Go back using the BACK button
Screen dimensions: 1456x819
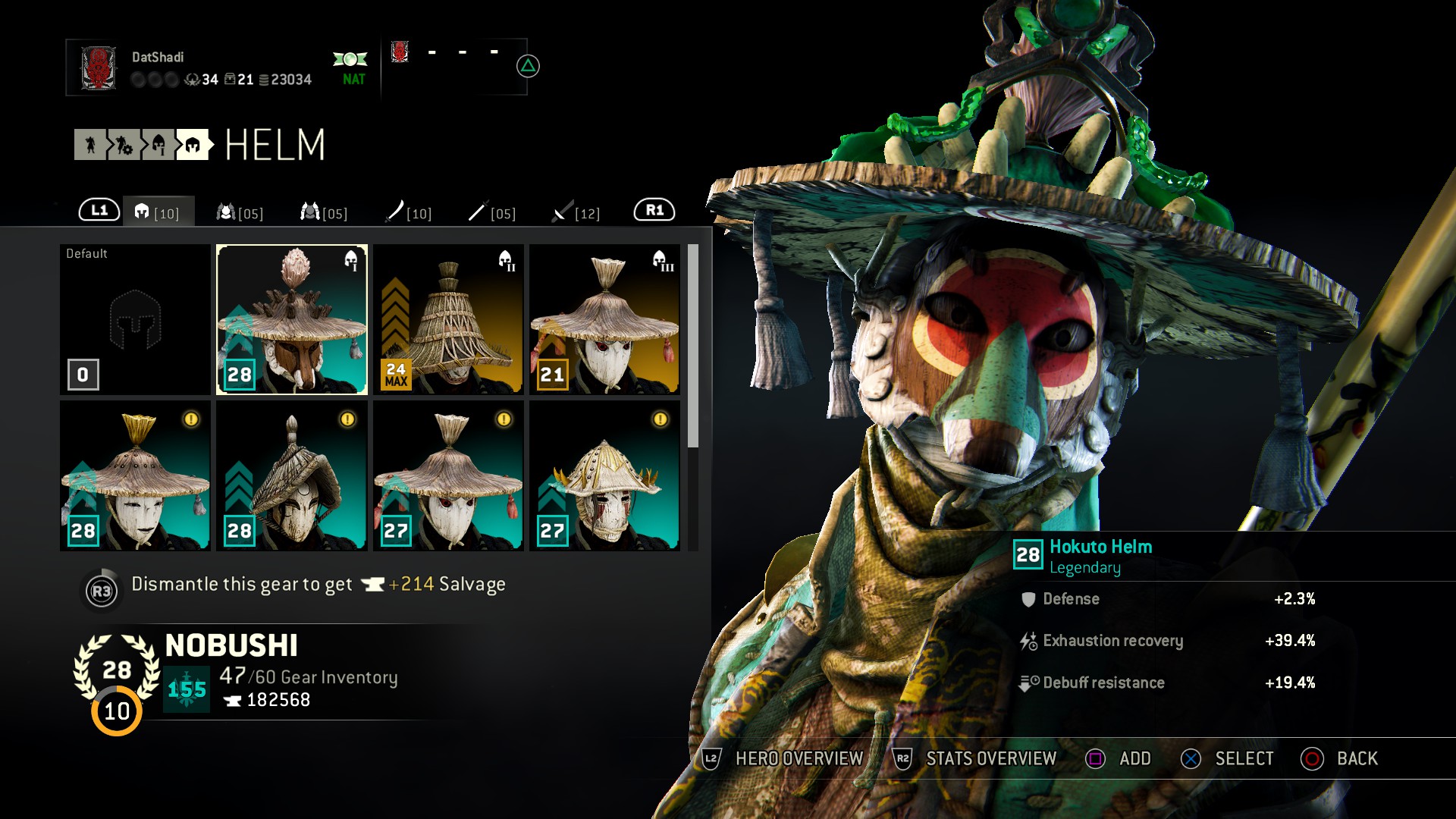[x=1339, y=758]
